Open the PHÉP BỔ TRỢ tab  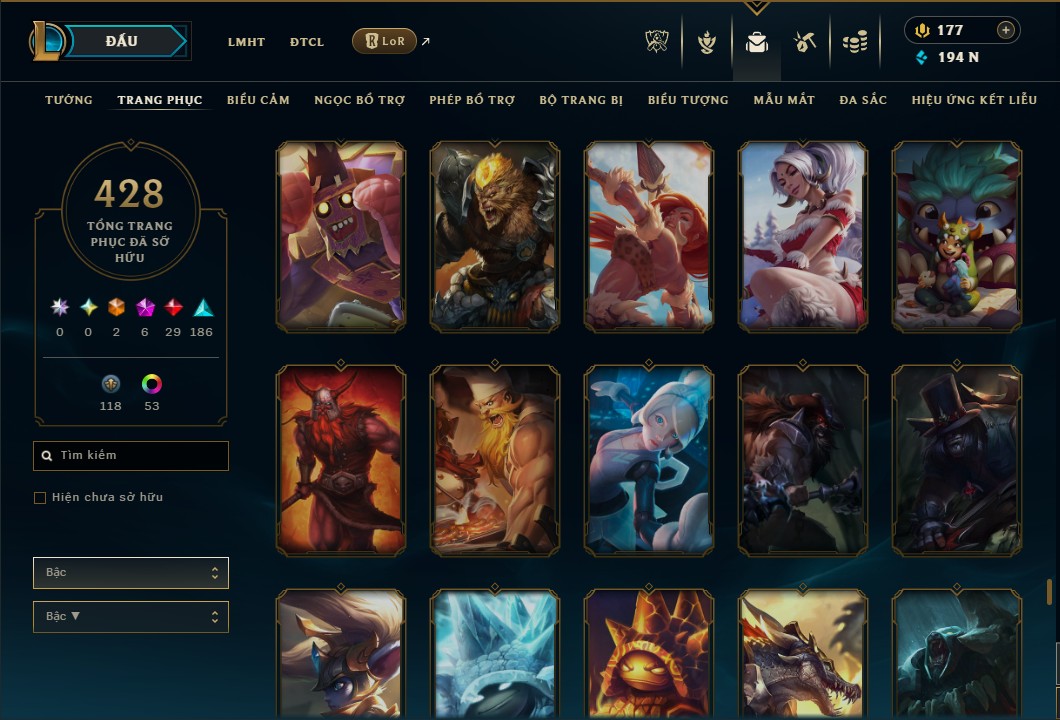point(472,100)
